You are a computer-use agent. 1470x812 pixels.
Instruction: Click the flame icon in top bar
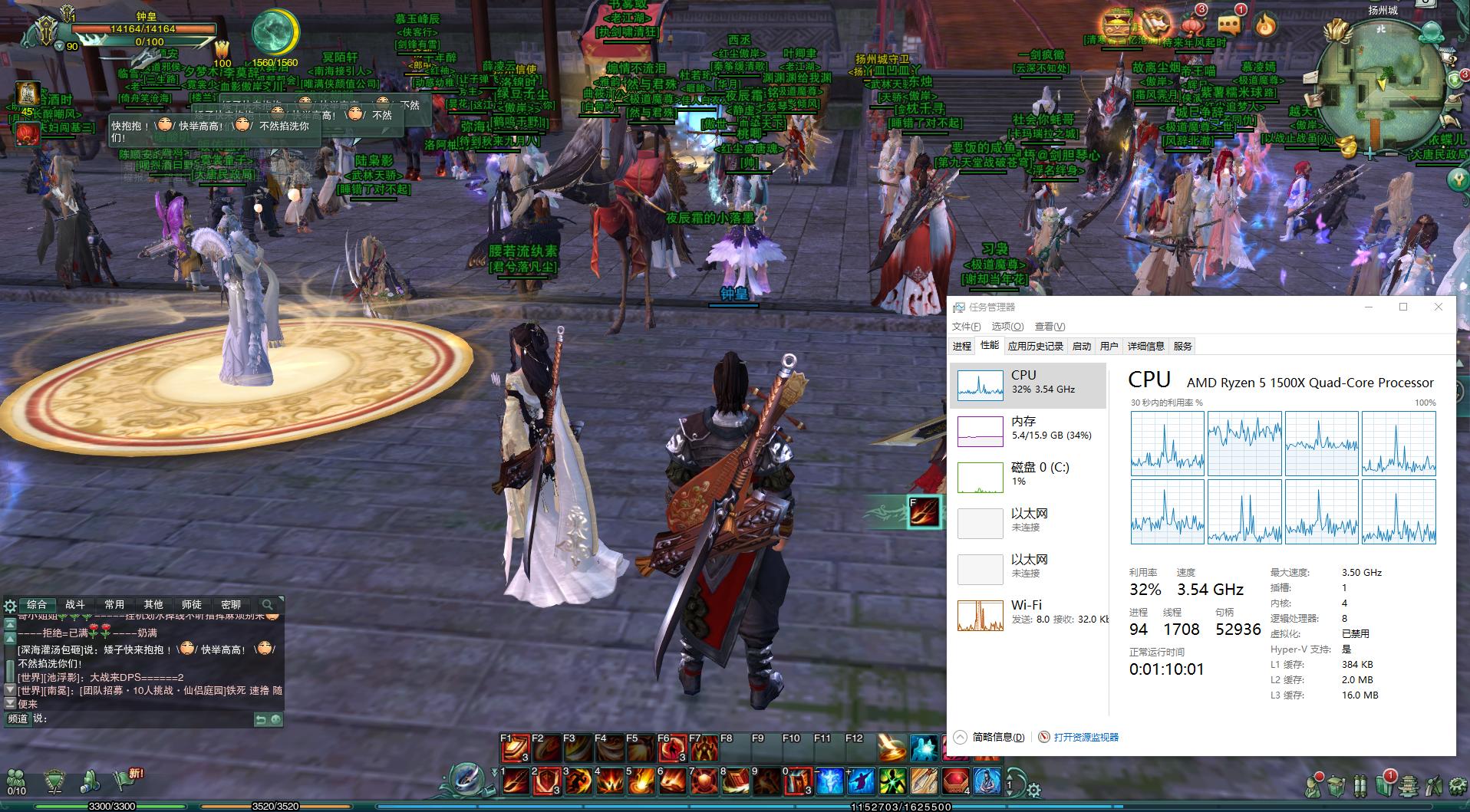1265,26
